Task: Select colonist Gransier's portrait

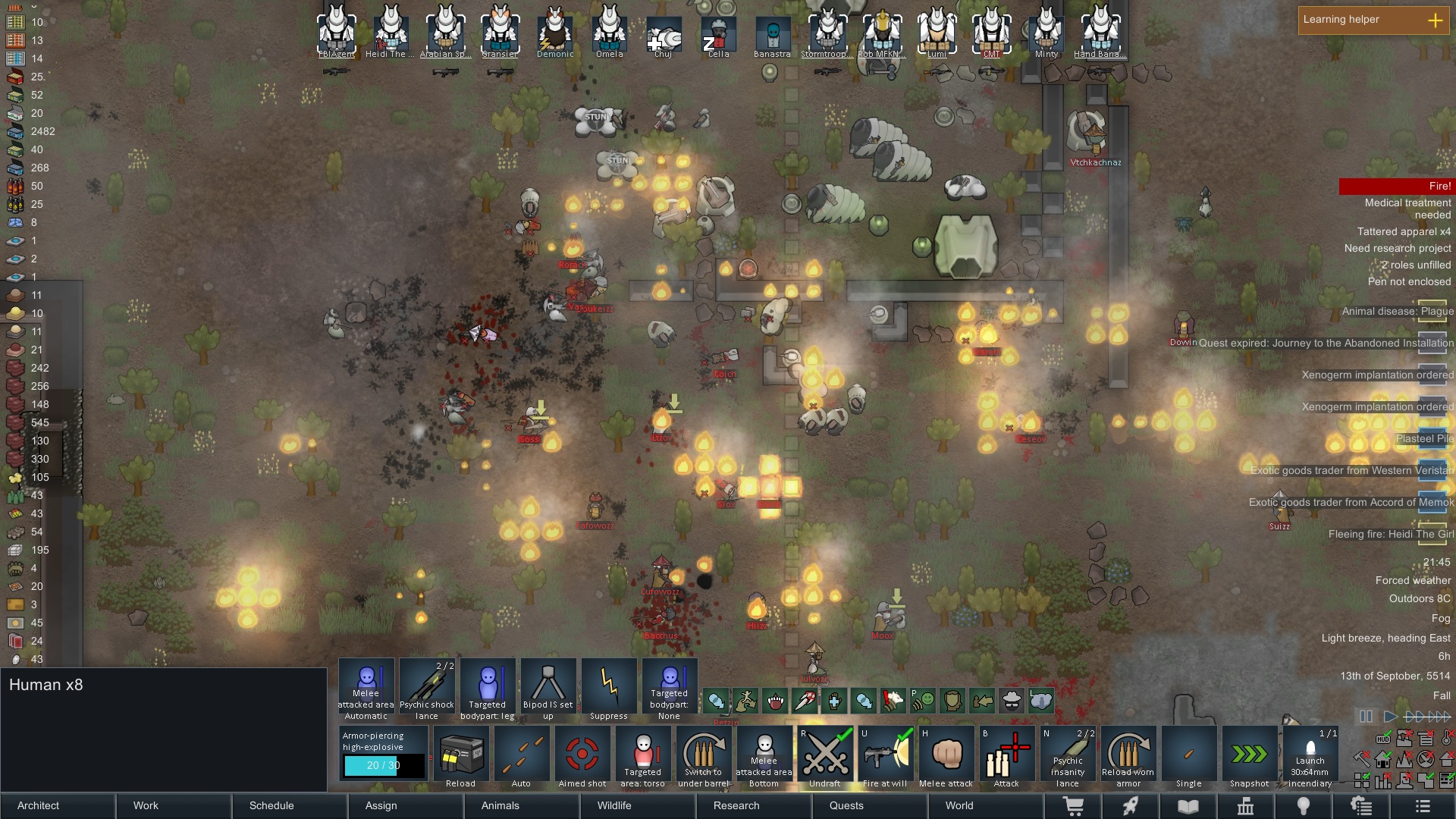Action: coord(500,30)
